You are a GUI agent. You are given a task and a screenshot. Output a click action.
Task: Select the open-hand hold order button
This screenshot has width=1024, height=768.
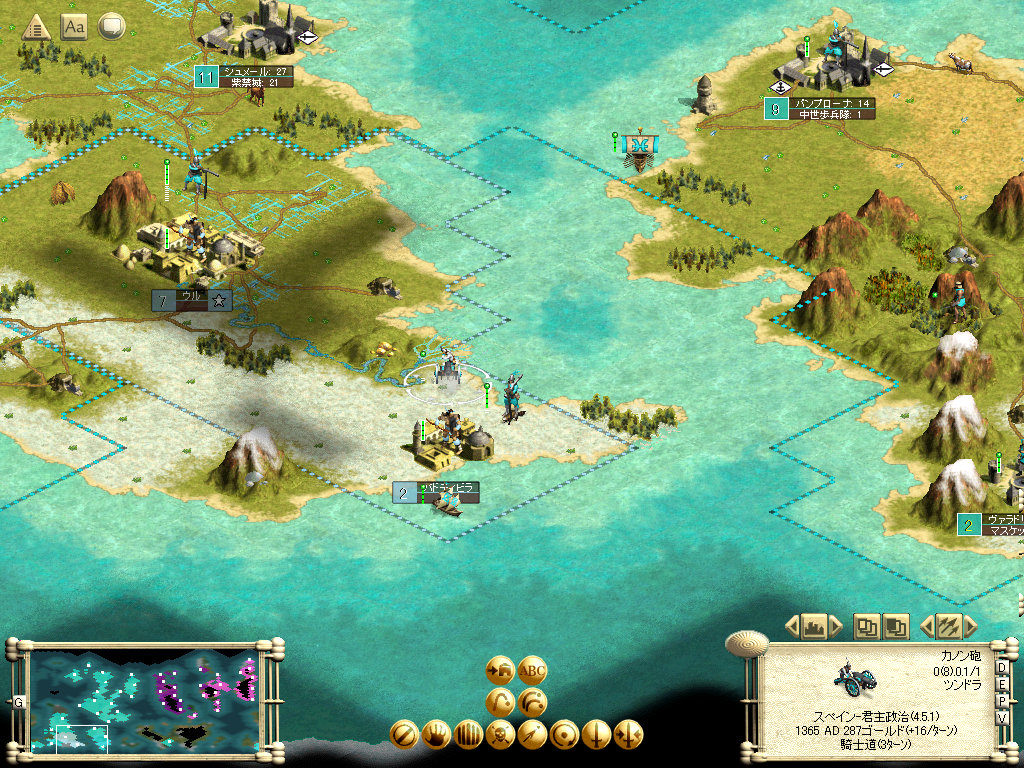click(x=436, y=735)
